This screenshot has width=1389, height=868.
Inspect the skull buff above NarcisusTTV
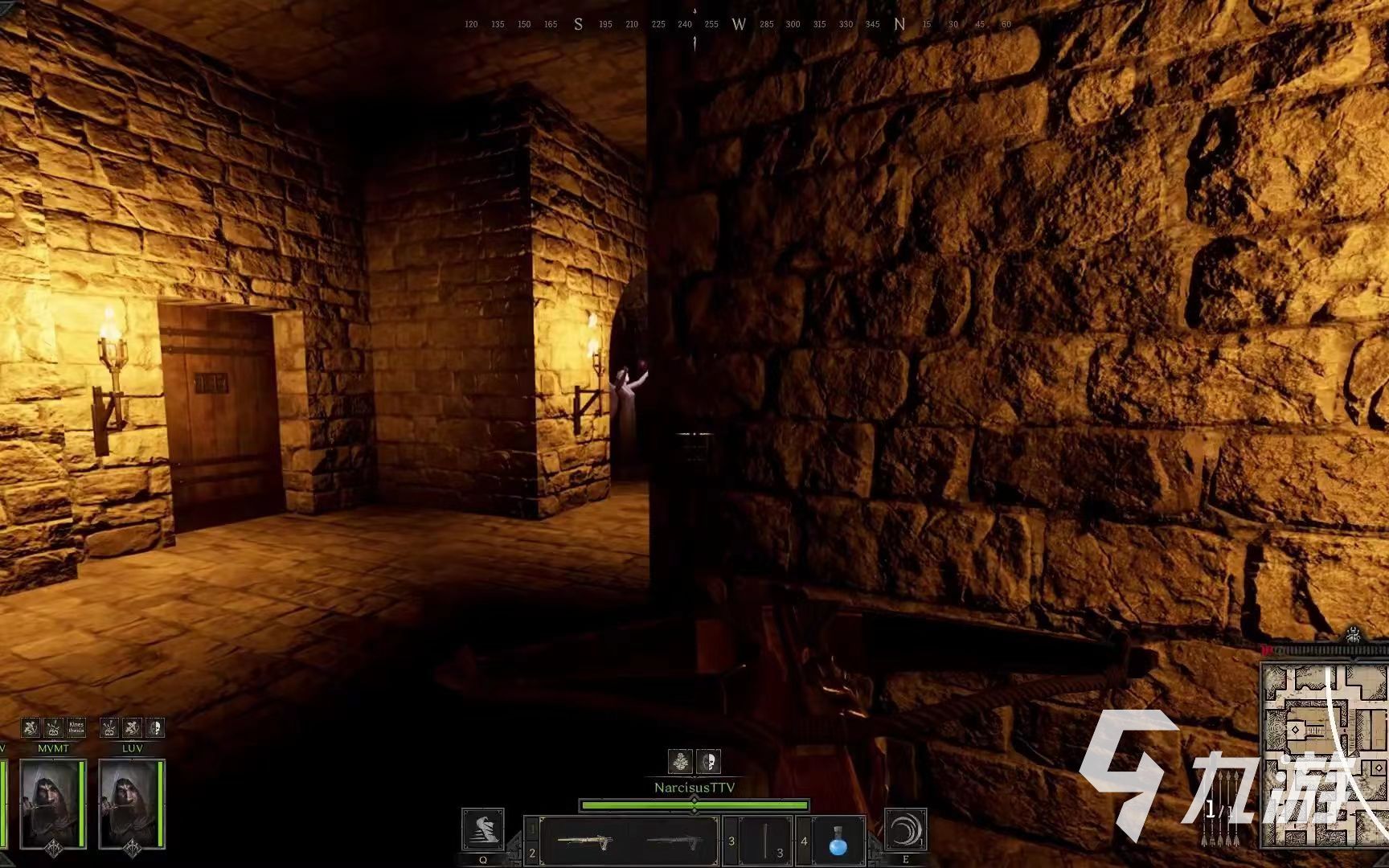pyautogui.click(x=708, y=761)
